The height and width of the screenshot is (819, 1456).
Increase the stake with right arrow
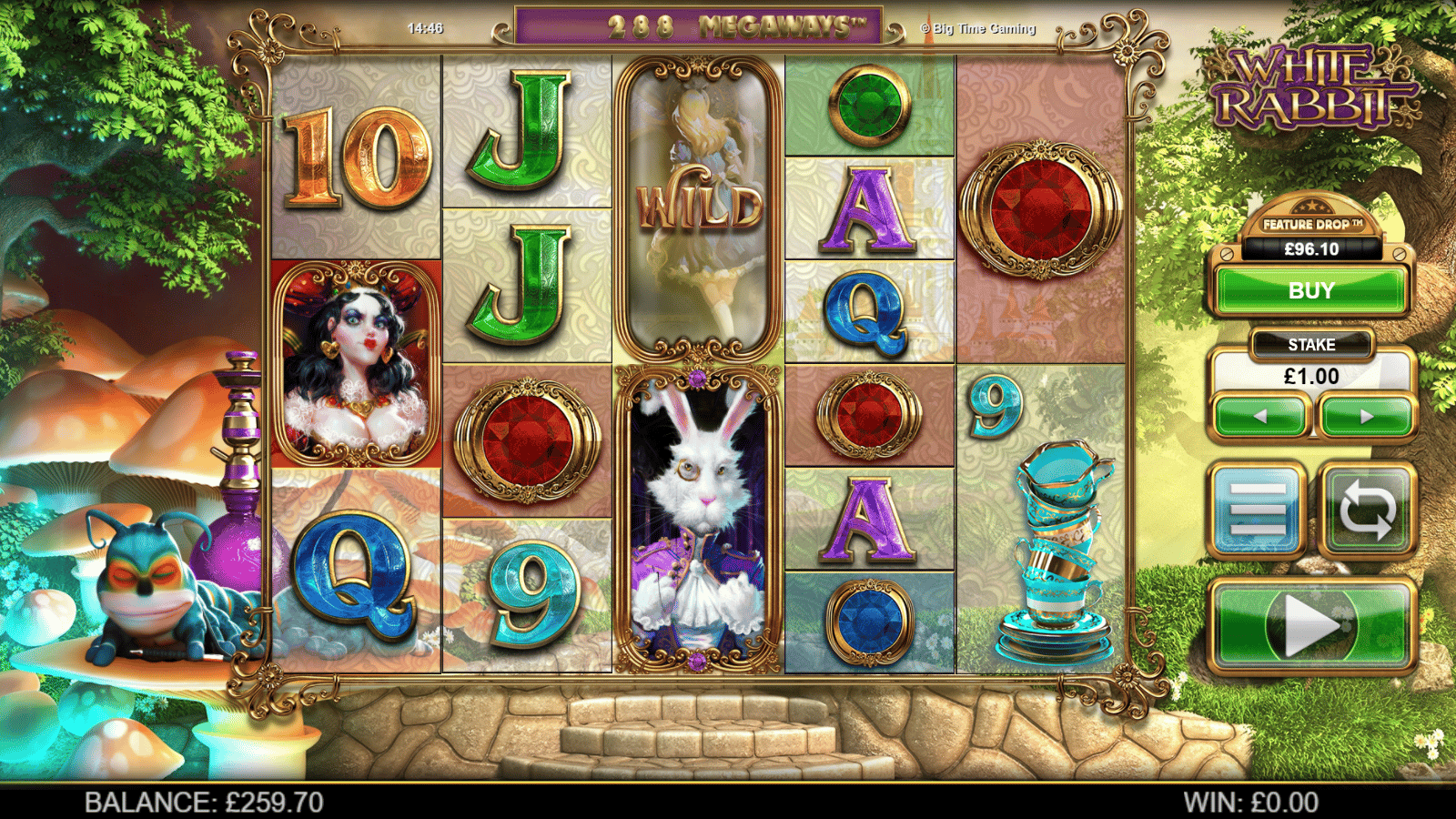pyautogui.click(x=1367, y=417)
